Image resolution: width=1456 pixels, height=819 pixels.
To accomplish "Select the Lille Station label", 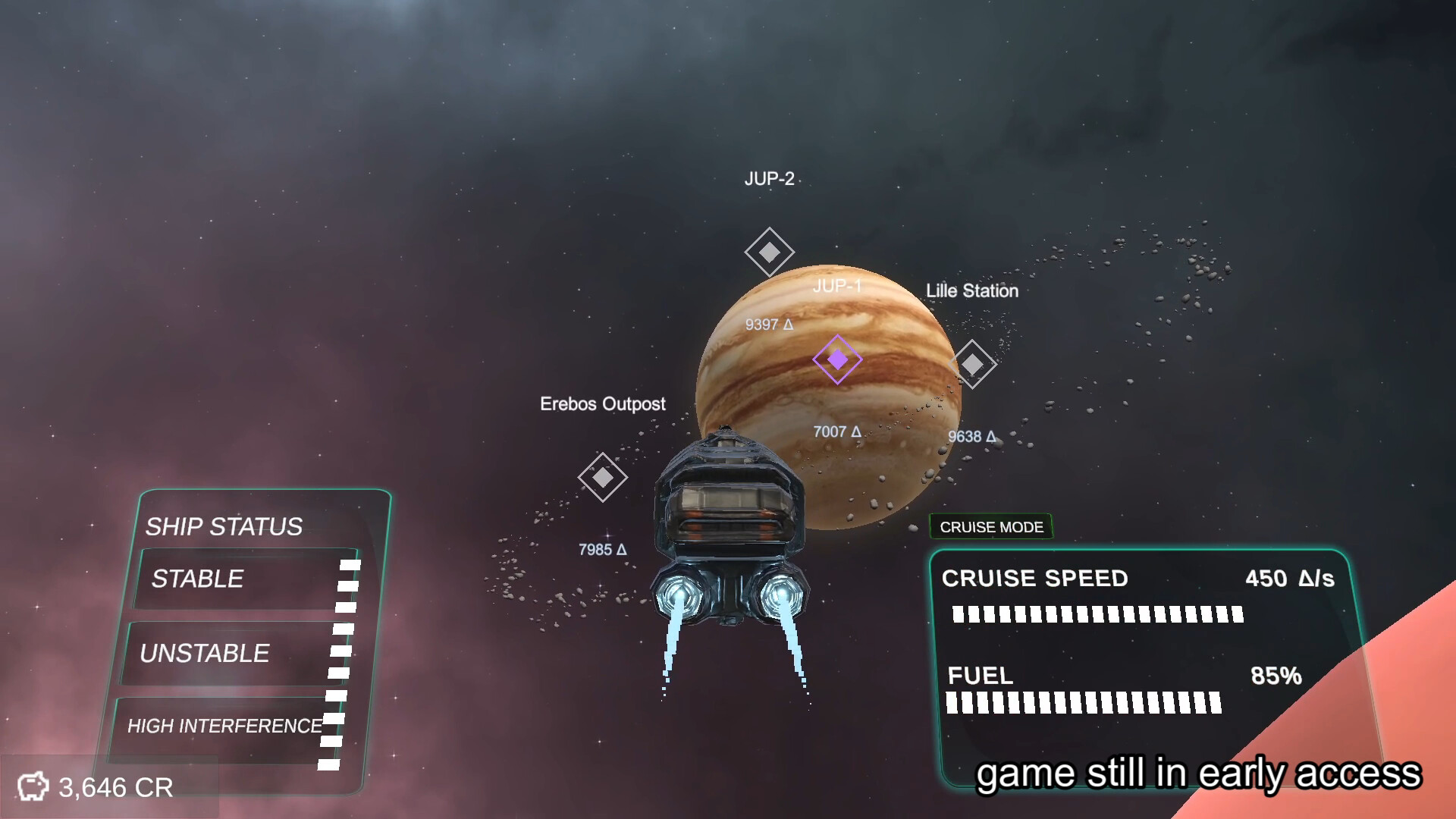I will (x=972, y=290).
